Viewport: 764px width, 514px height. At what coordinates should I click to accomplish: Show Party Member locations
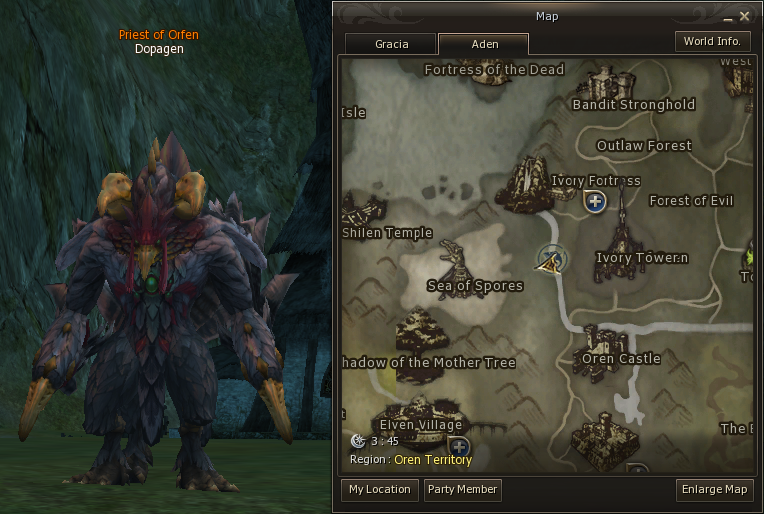[x=462, y=490]
